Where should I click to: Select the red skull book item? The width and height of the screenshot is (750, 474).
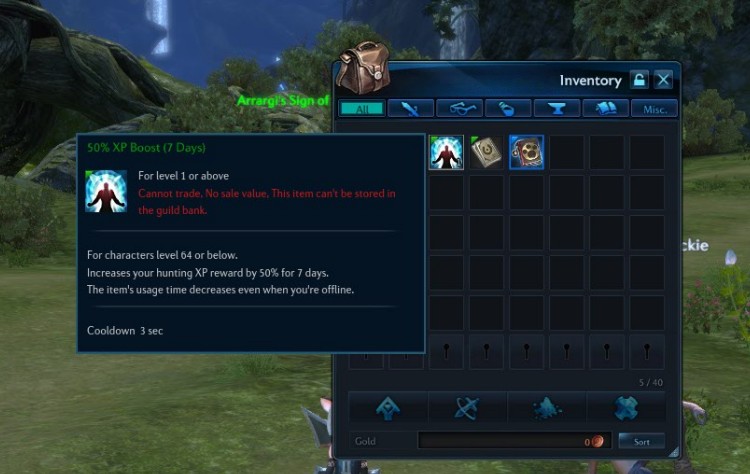(x=526, y=152)
